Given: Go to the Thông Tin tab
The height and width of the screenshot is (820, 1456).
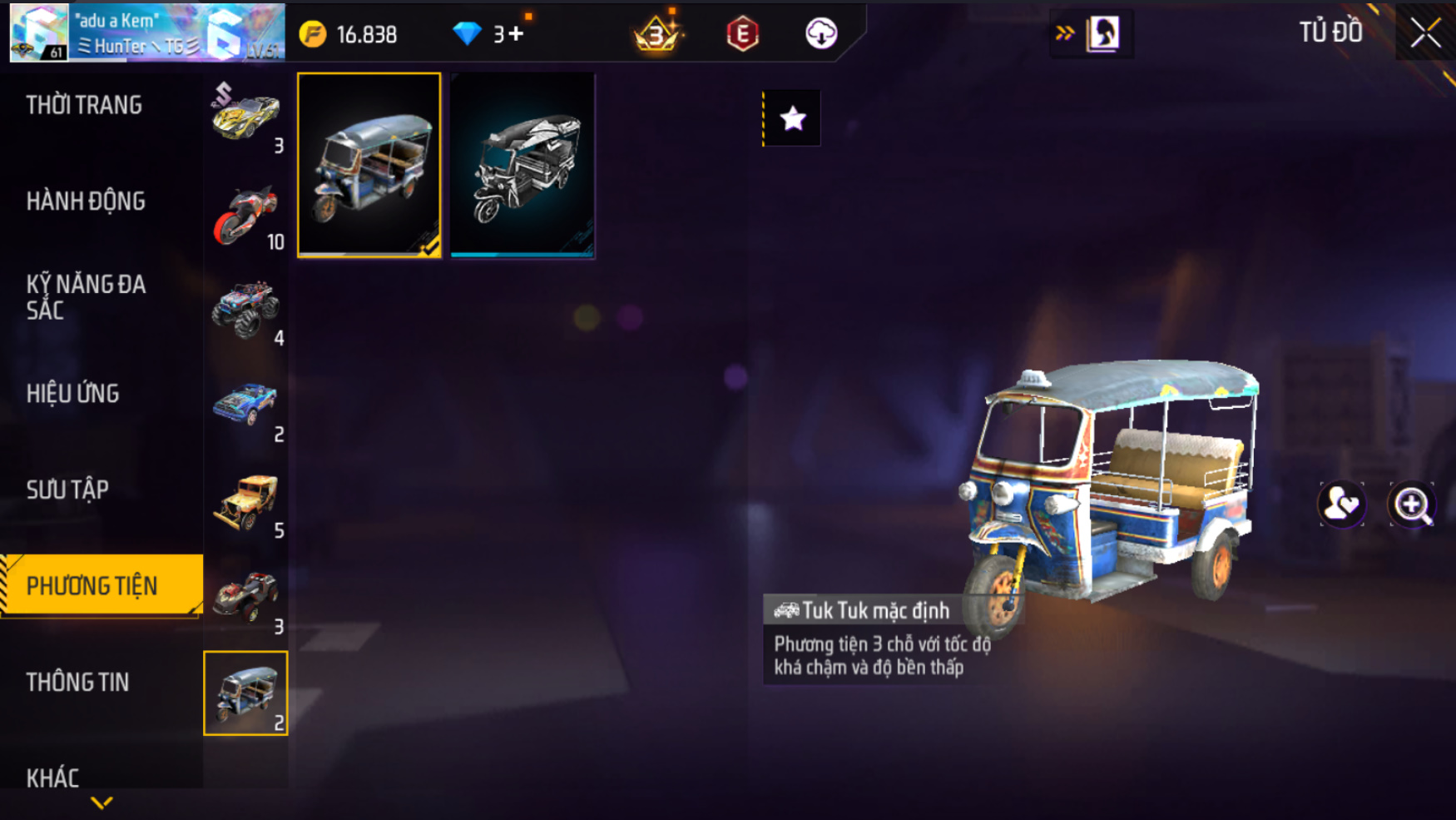Looking at the screenshot, I should coord(77,683).
